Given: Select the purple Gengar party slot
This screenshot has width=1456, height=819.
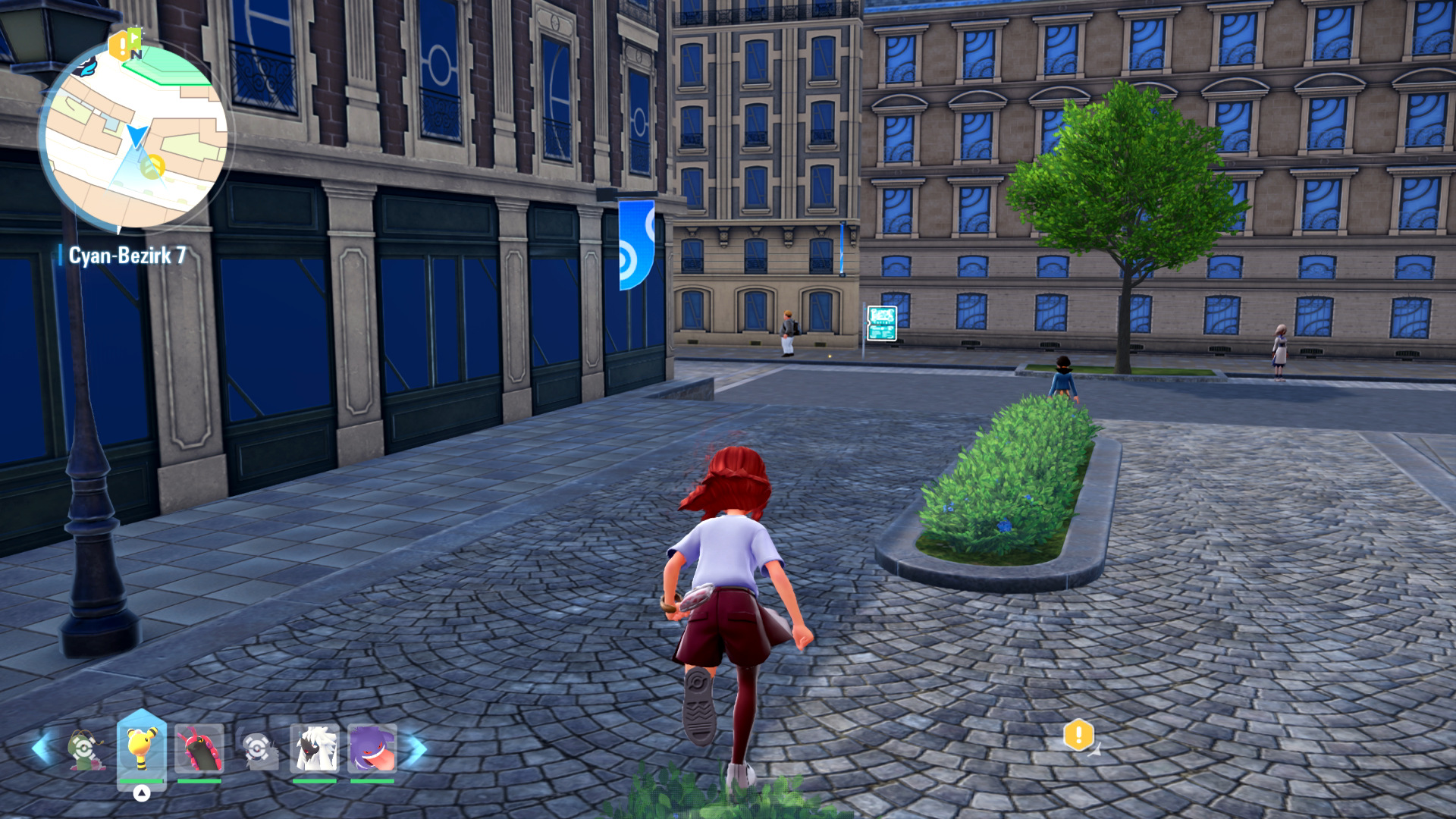Looking at the screenshot, I should tap(372, 748).
